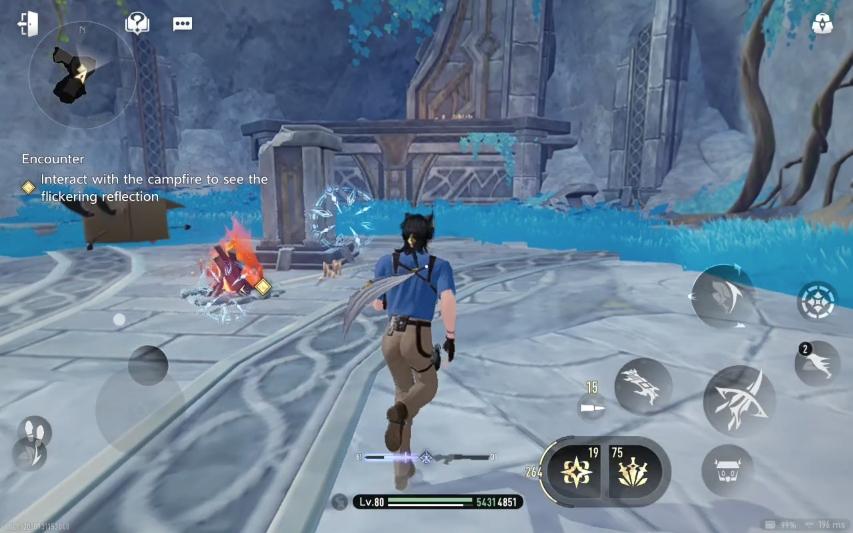Viewport: 853px width, 533px height.
Task: Activate the jagged blade weapon skill
Action: click(642, 386)
